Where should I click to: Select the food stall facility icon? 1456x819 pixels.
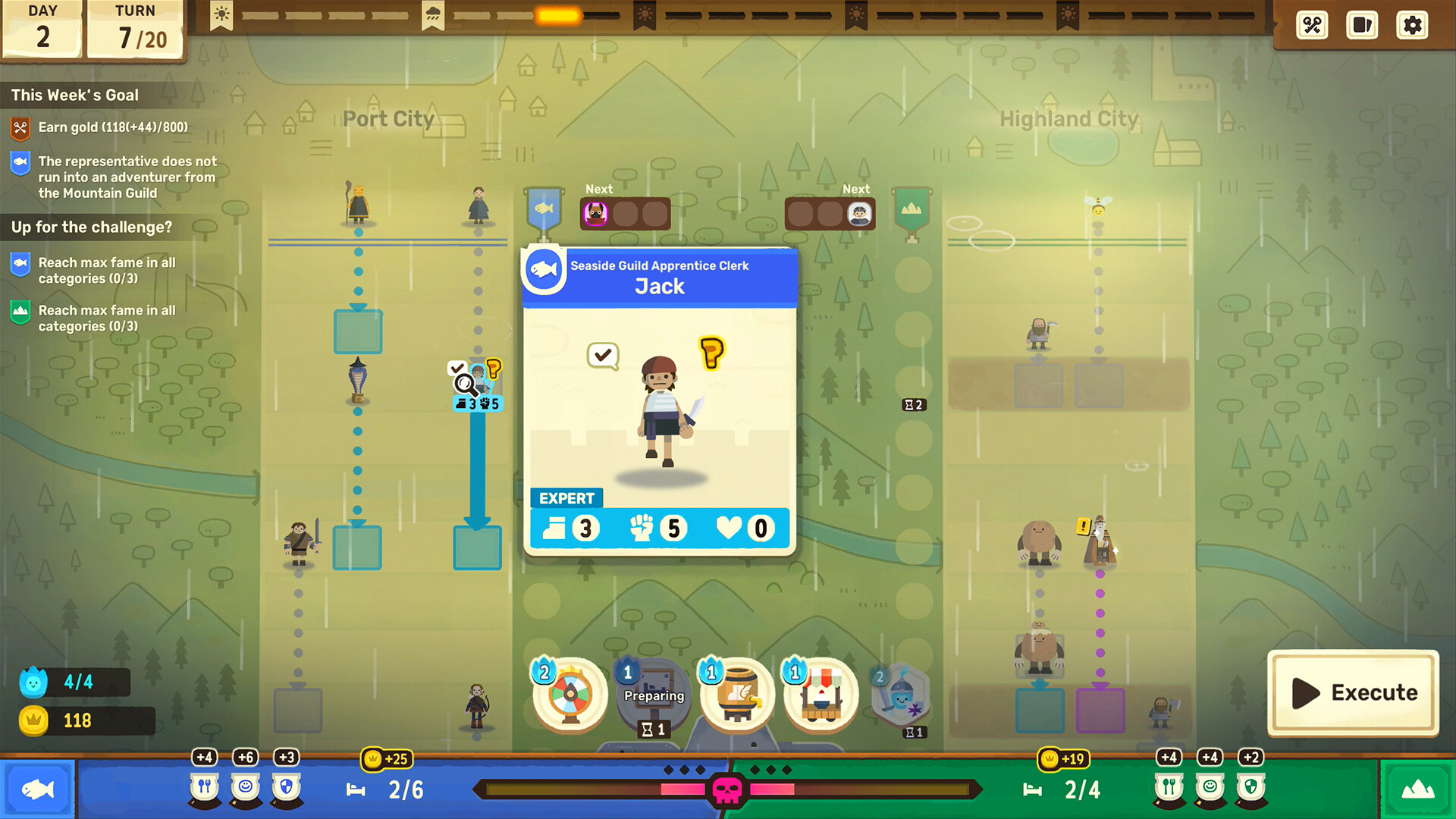[821, 694]
